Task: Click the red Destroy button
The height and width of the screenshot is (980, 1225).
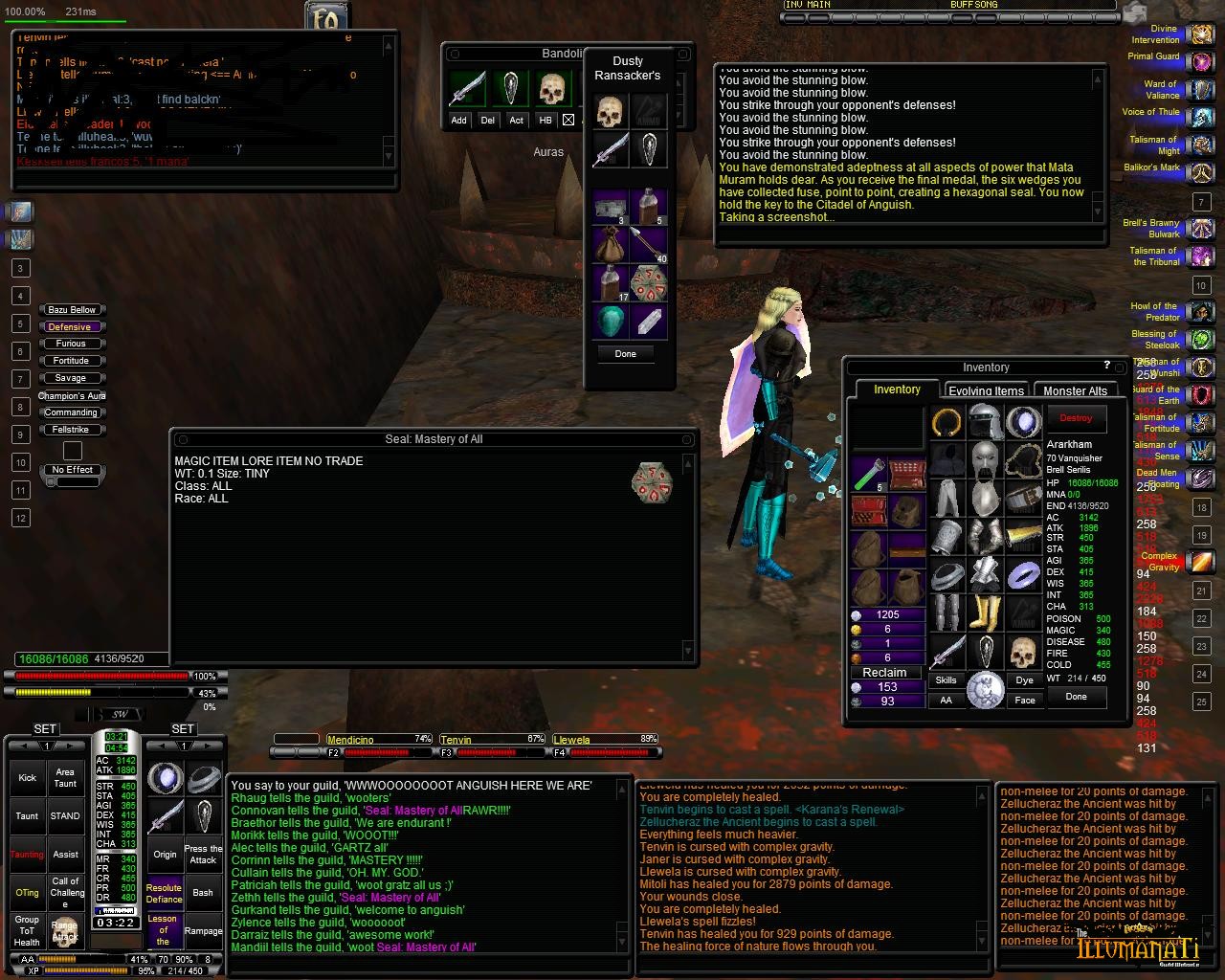Action: click(1076, 418)
